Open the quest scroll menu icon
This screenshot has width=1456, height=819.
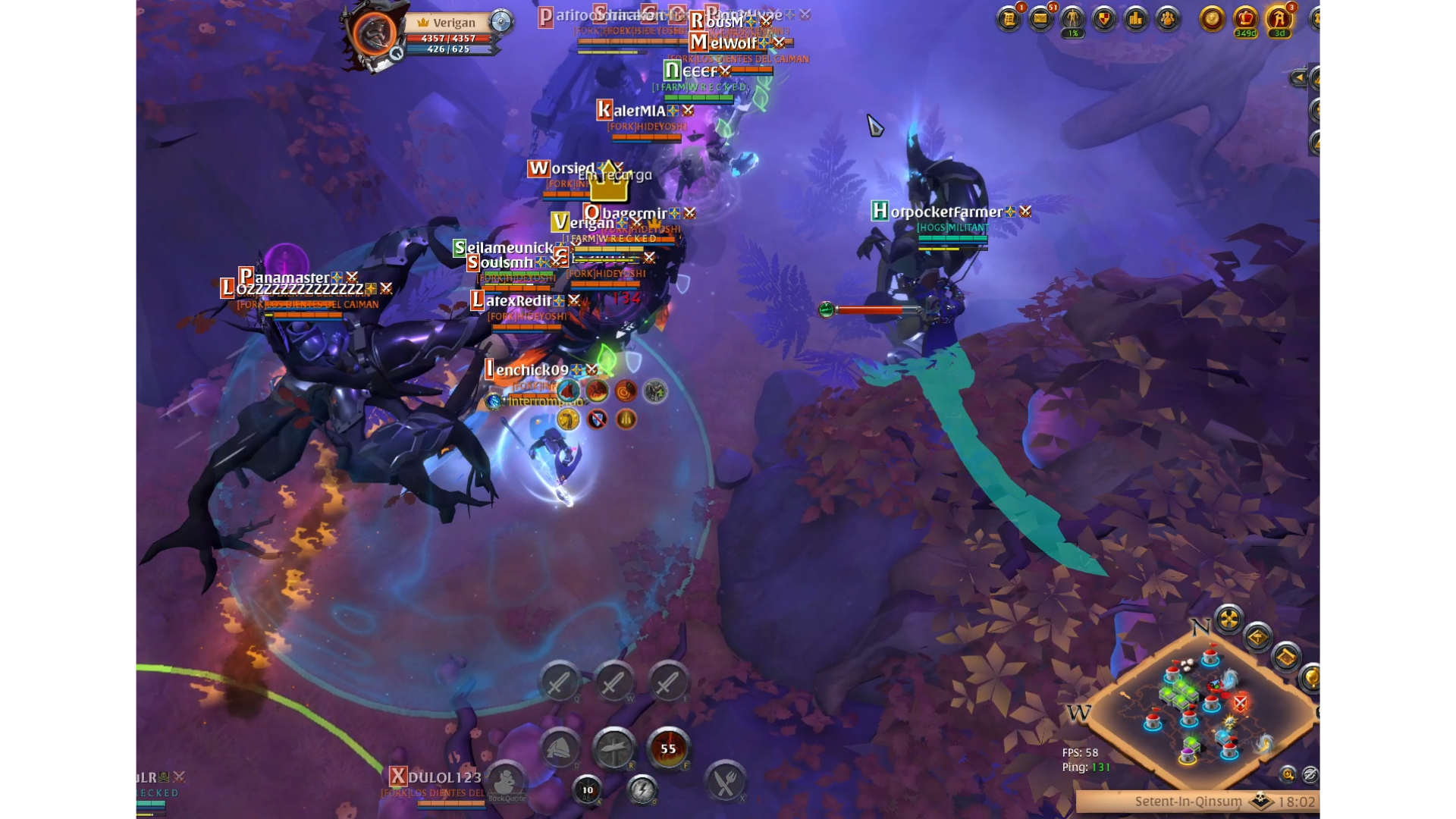(x=1009, y=19)
